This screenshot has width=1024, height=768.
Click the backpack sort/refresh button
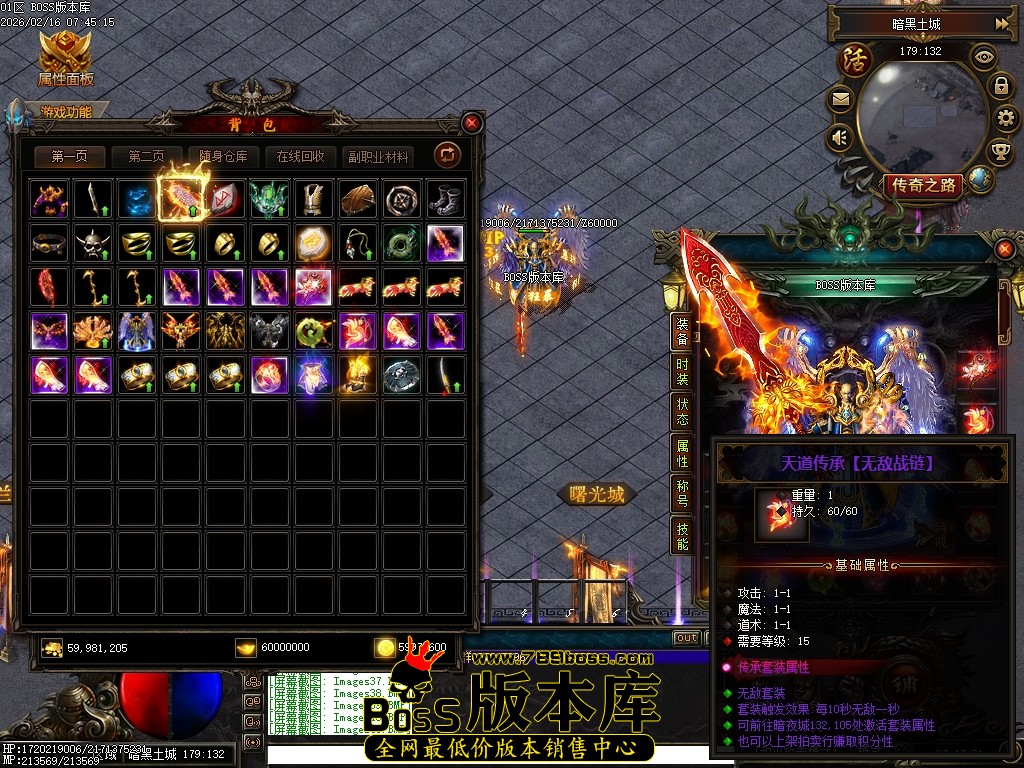446,155
